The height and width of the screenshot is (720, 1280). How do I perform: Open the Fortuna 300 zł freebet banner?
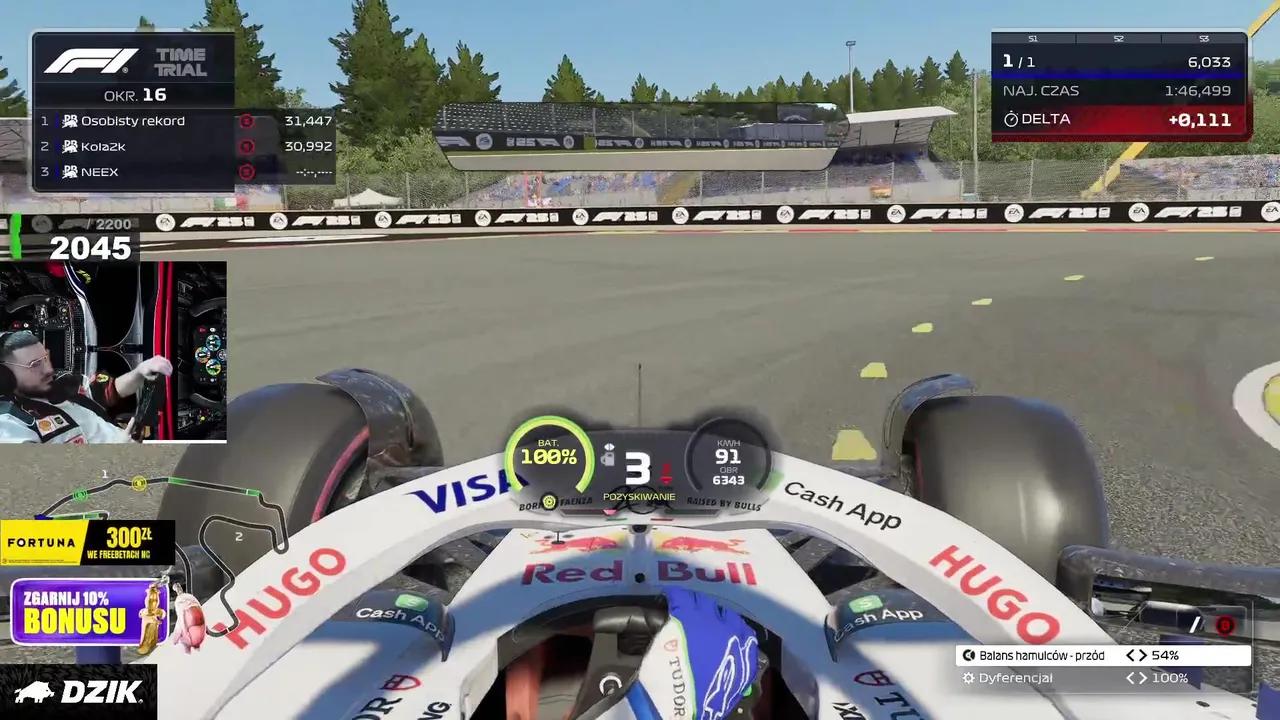tap(87, 543)
